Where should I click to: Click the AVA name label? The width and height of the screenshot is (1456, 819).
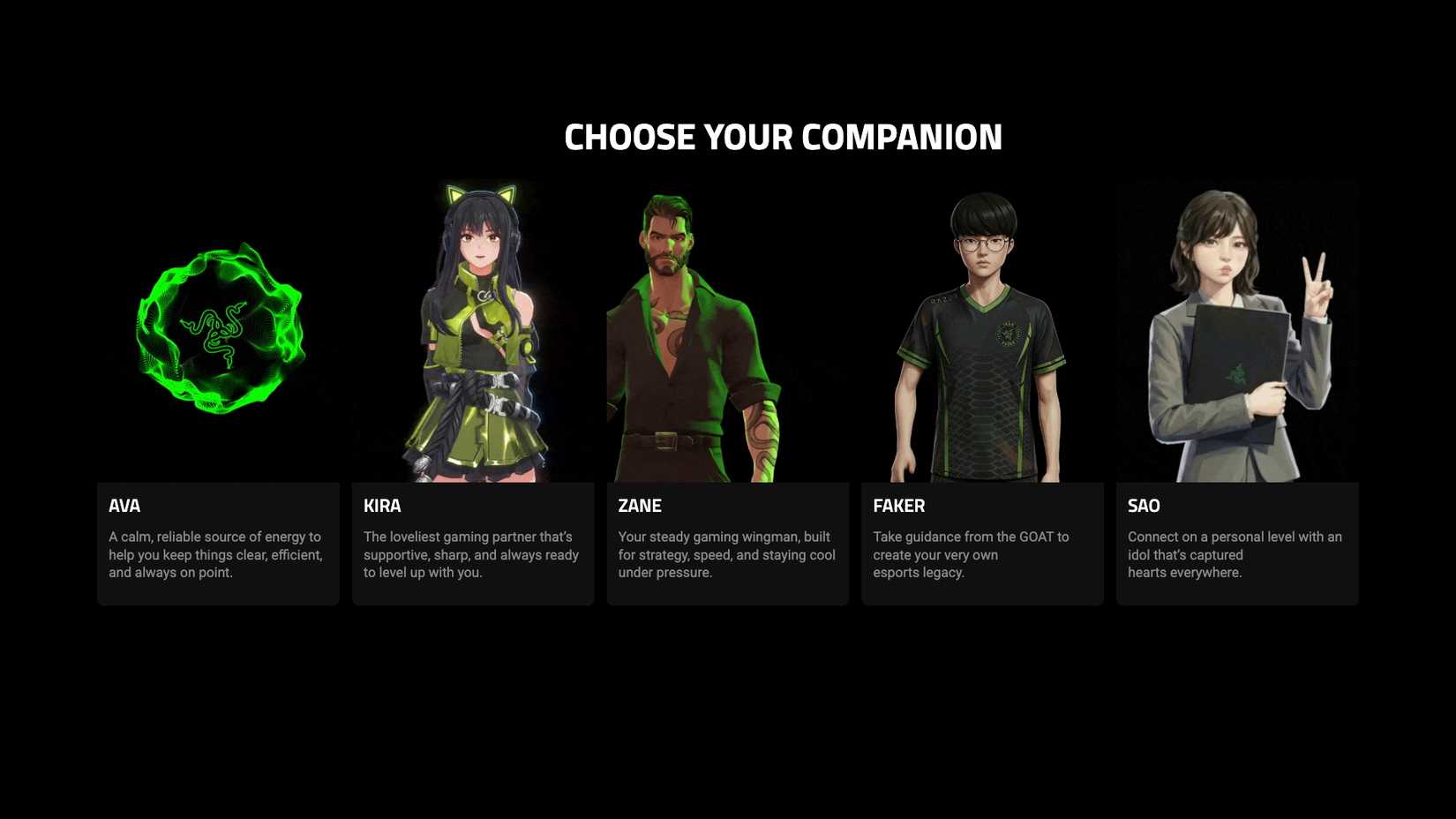click(125, 506)
